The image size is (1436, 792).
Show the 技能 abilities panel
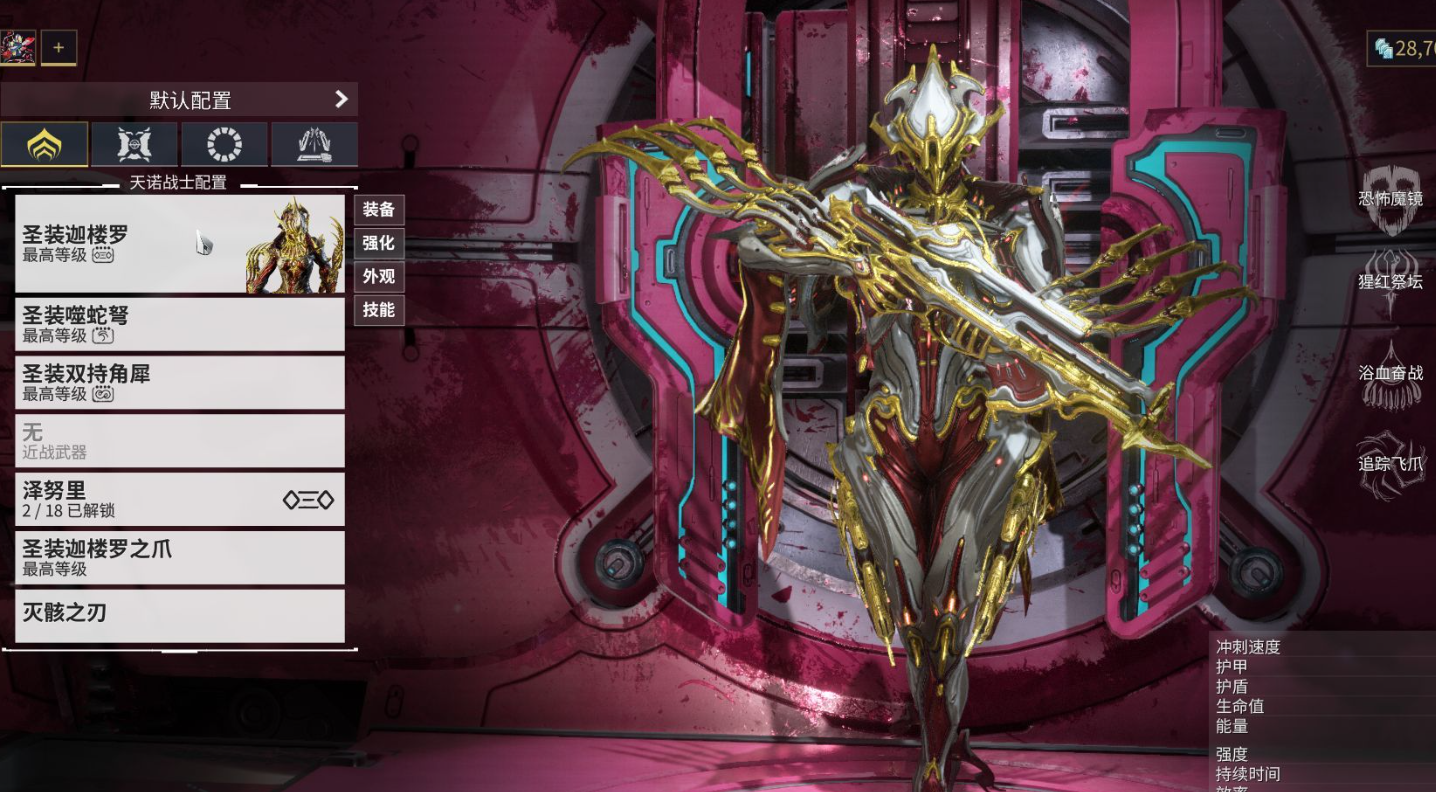click(x=379, y=310)
